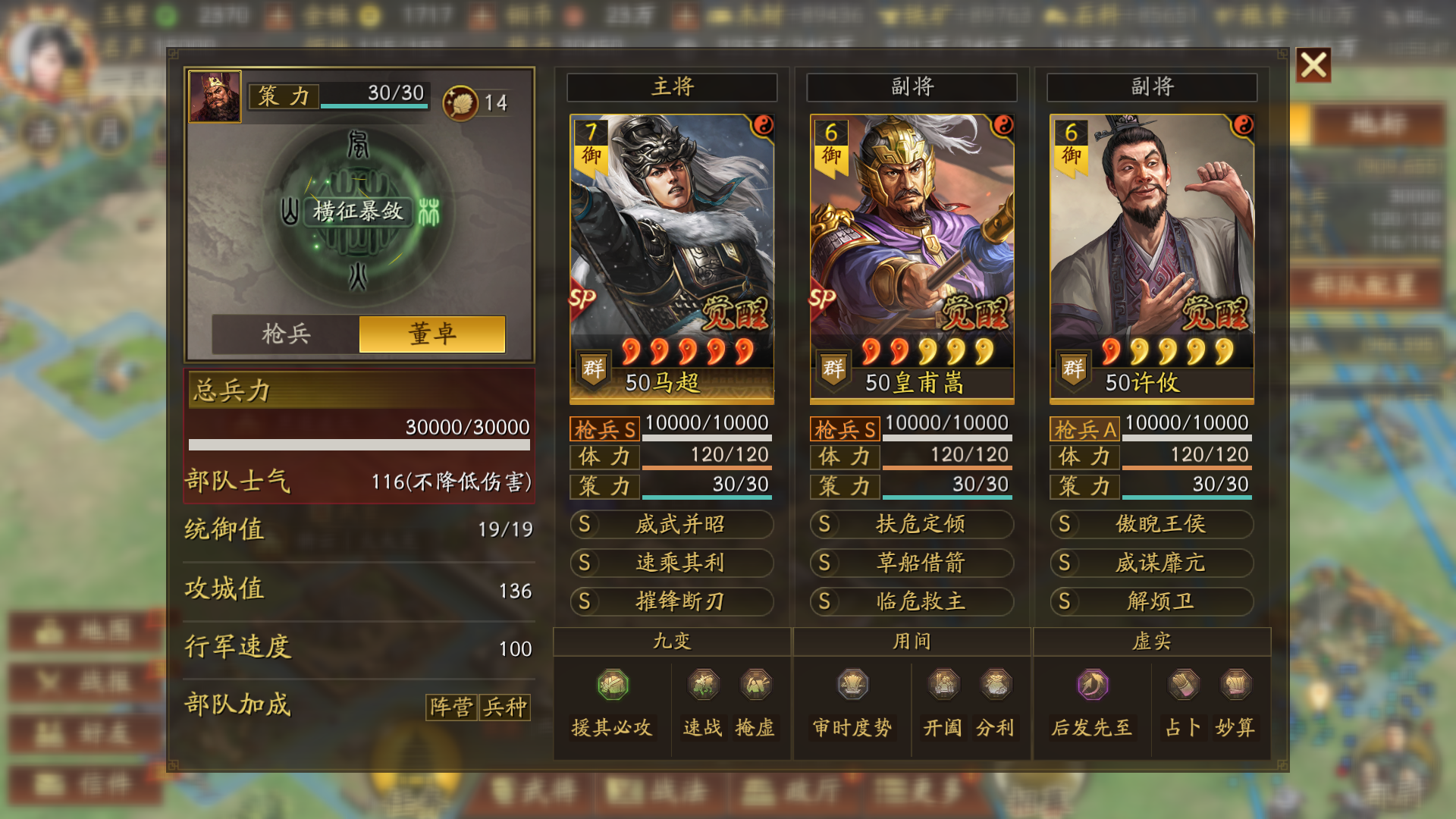This screenshot has height=819, width=1456.
Task: View the 速乘其利 skill
Action: click(672, 563)
